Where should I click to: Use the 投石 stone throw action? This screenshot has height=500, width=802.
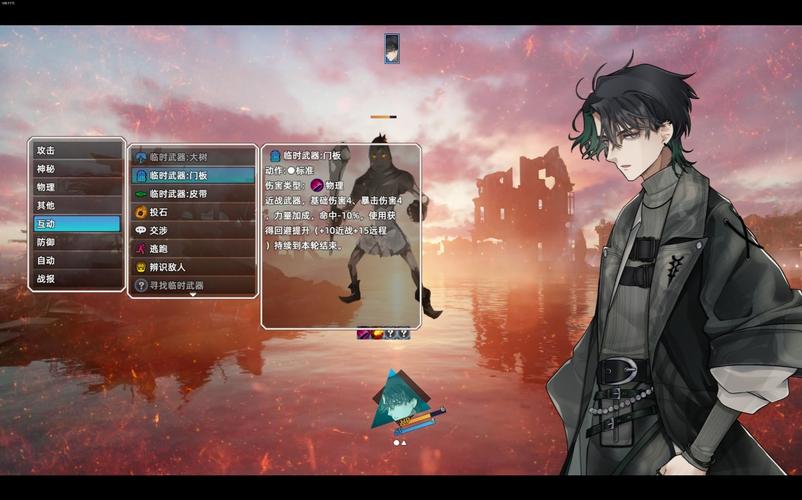193,212
